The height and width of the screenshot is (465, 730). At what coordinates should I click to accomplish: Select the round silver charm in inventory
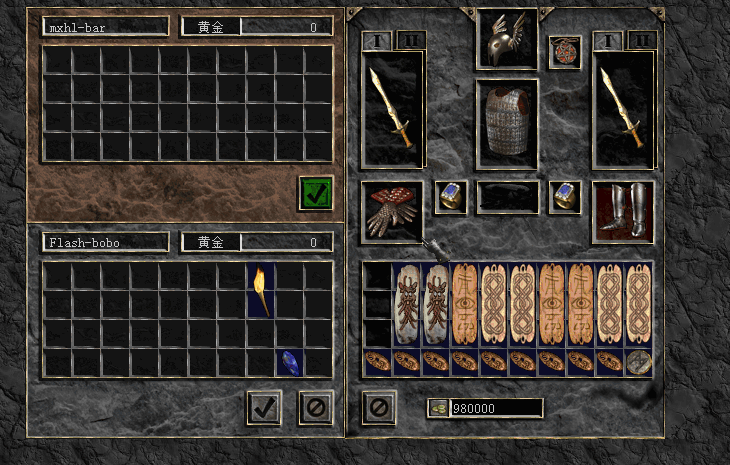[x=638, y=362]
